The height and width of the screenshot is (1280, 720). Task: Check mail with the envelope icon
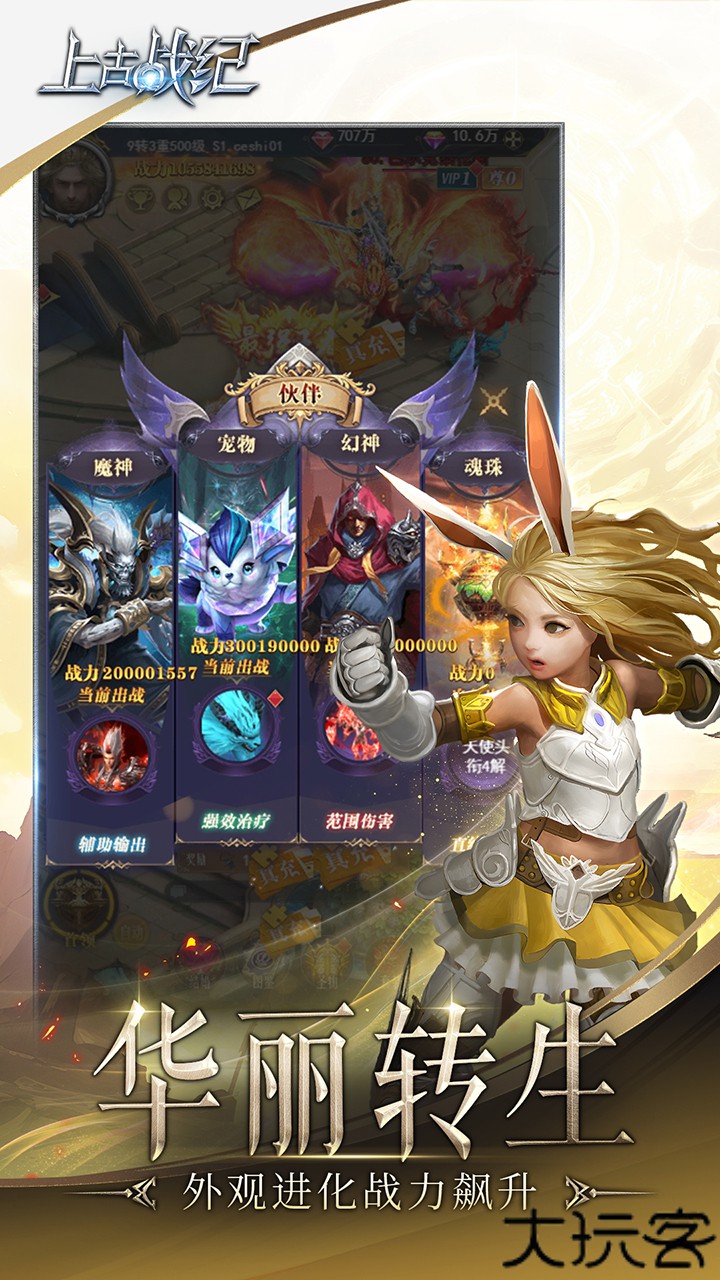247,197
